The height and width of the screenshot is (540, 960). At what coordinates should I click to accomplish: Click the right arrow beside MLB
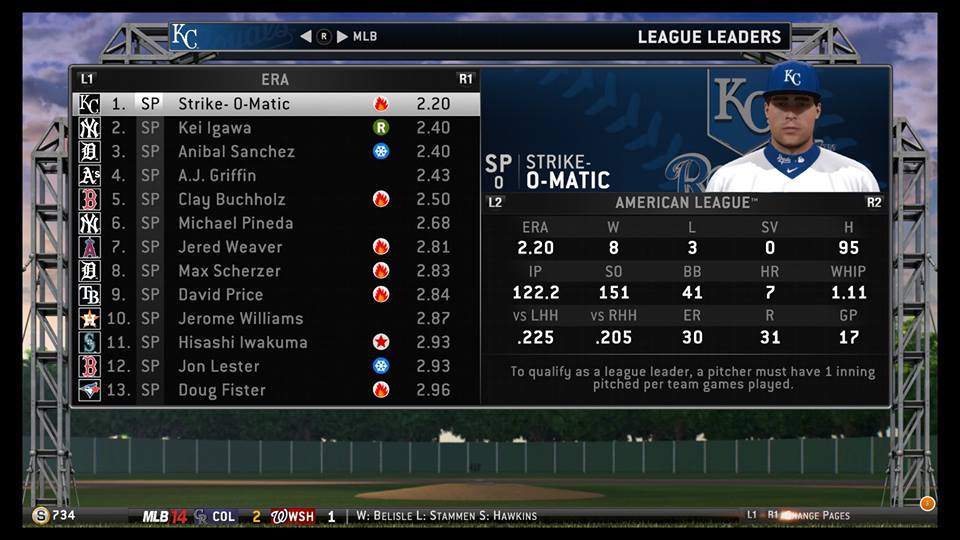(x=342, y=37)
